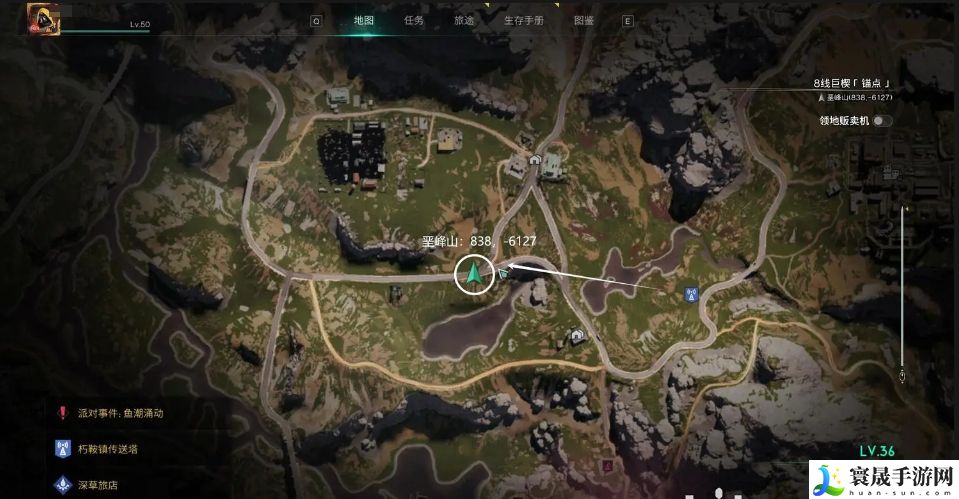Select the house marker beside the lake
Image resolution: width=959 pixels, height=499 pixels.
(577, 336)
